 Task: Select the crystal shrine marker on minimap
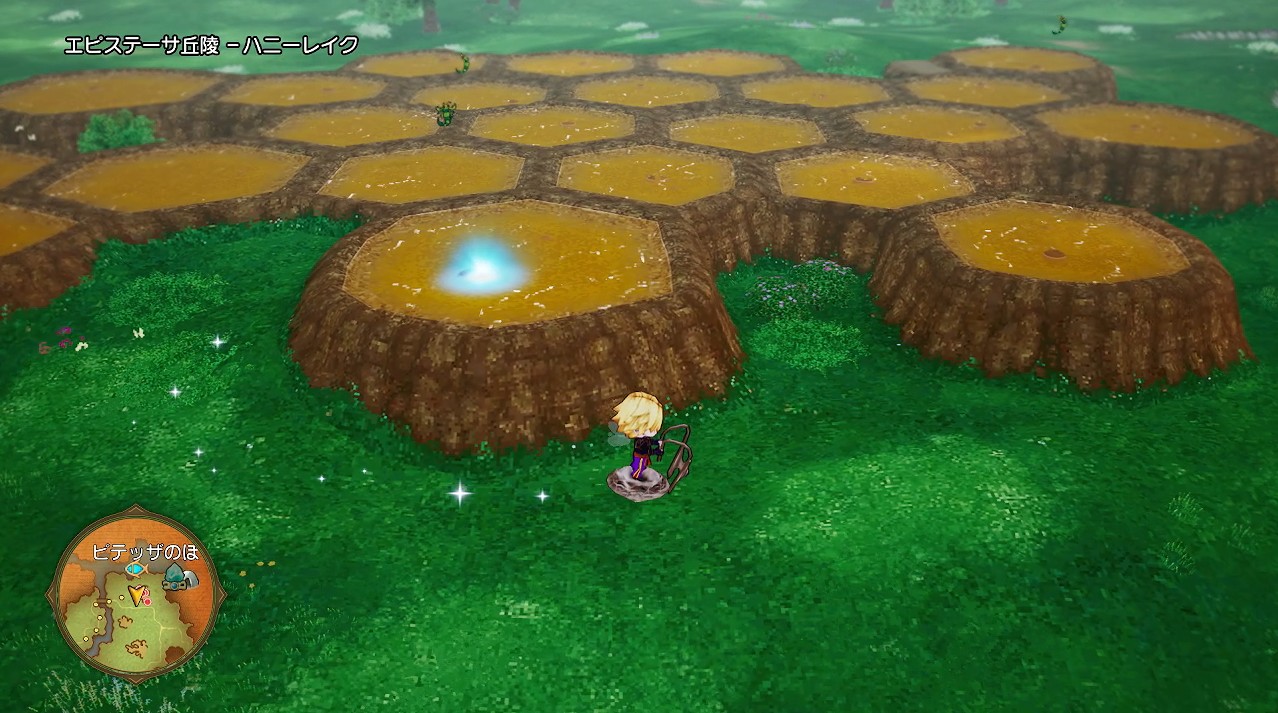pyautogui.click(x=175, y=577)
